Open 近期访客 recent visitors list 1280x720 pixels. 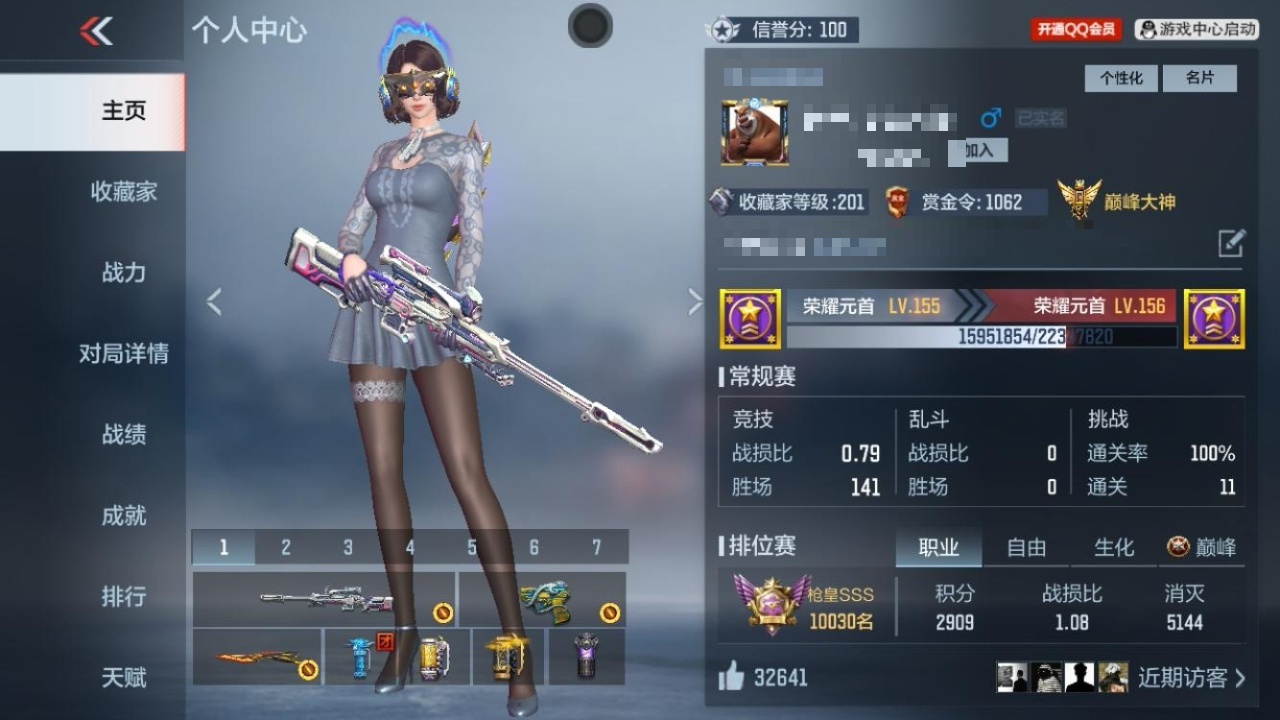coord(1191,677)
